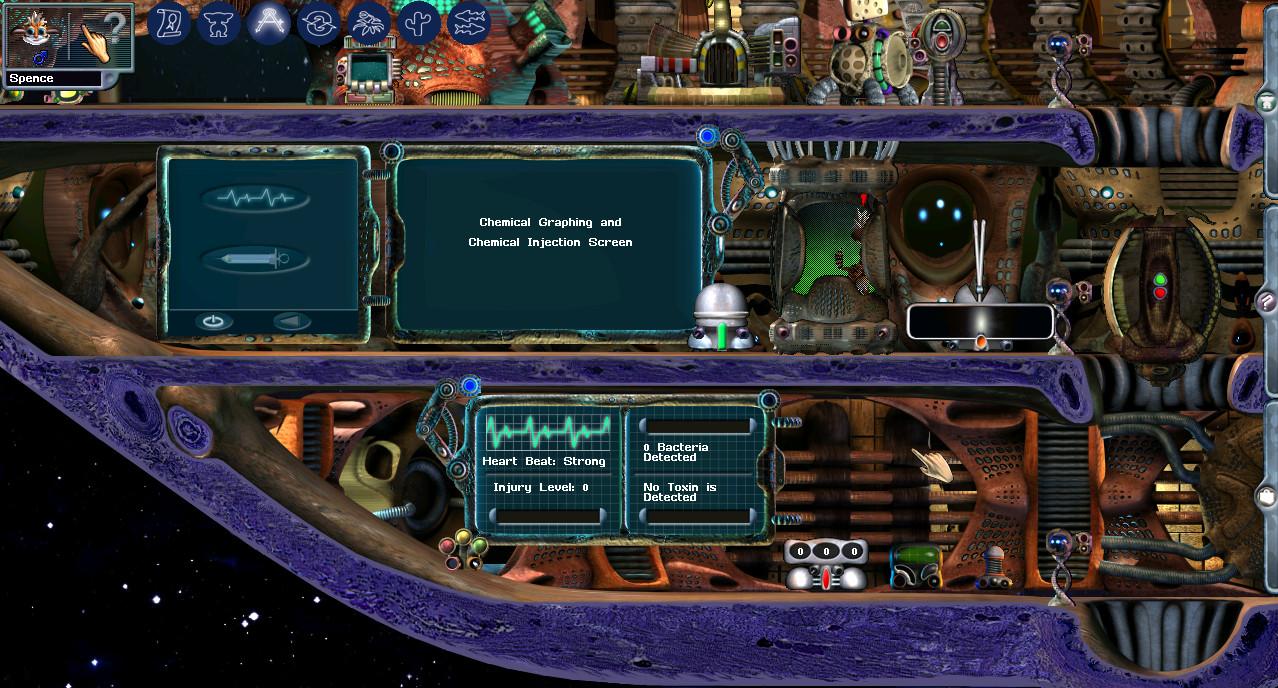Viewport: 1278px width, 688px height.
Task: Select the compass drafting-tool icon
Action: pos(269,22)
